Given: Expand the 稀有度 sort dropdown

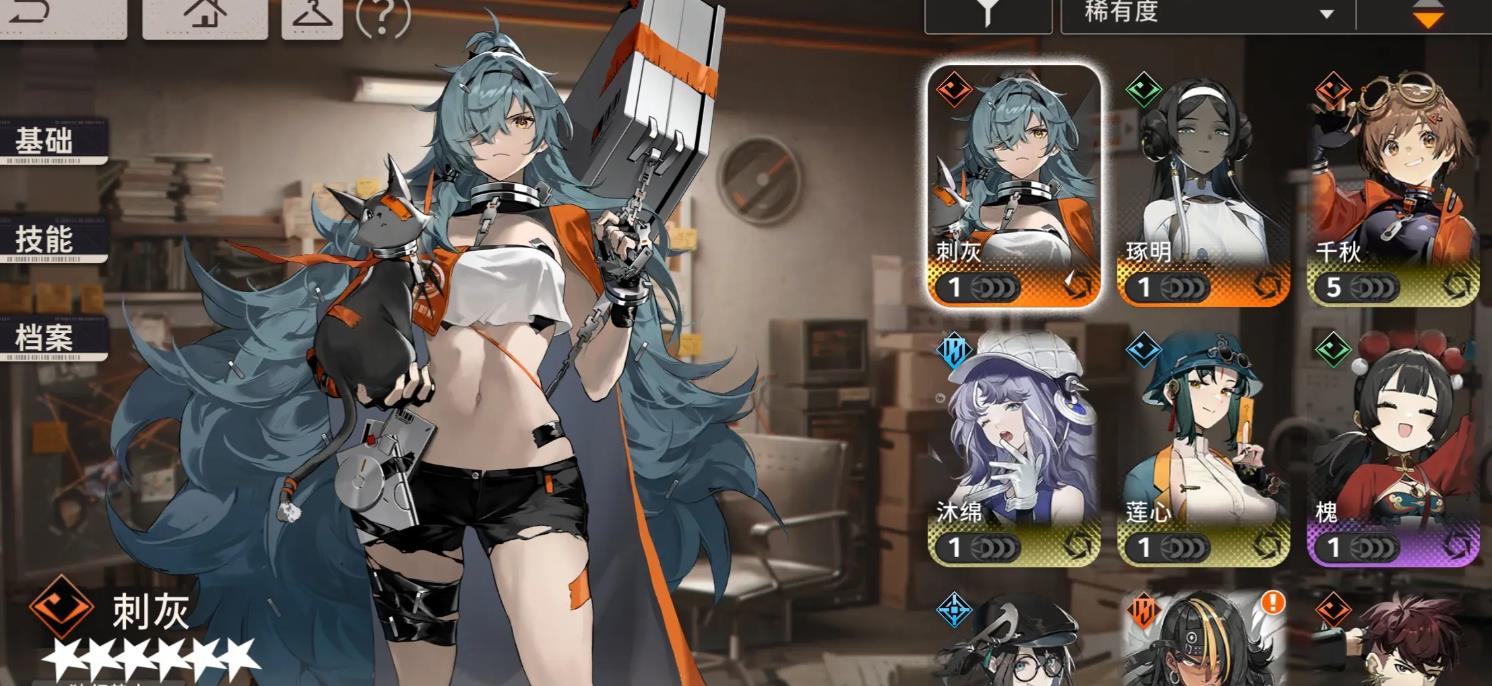Looking at the screenshot, I should point(1210,16).
